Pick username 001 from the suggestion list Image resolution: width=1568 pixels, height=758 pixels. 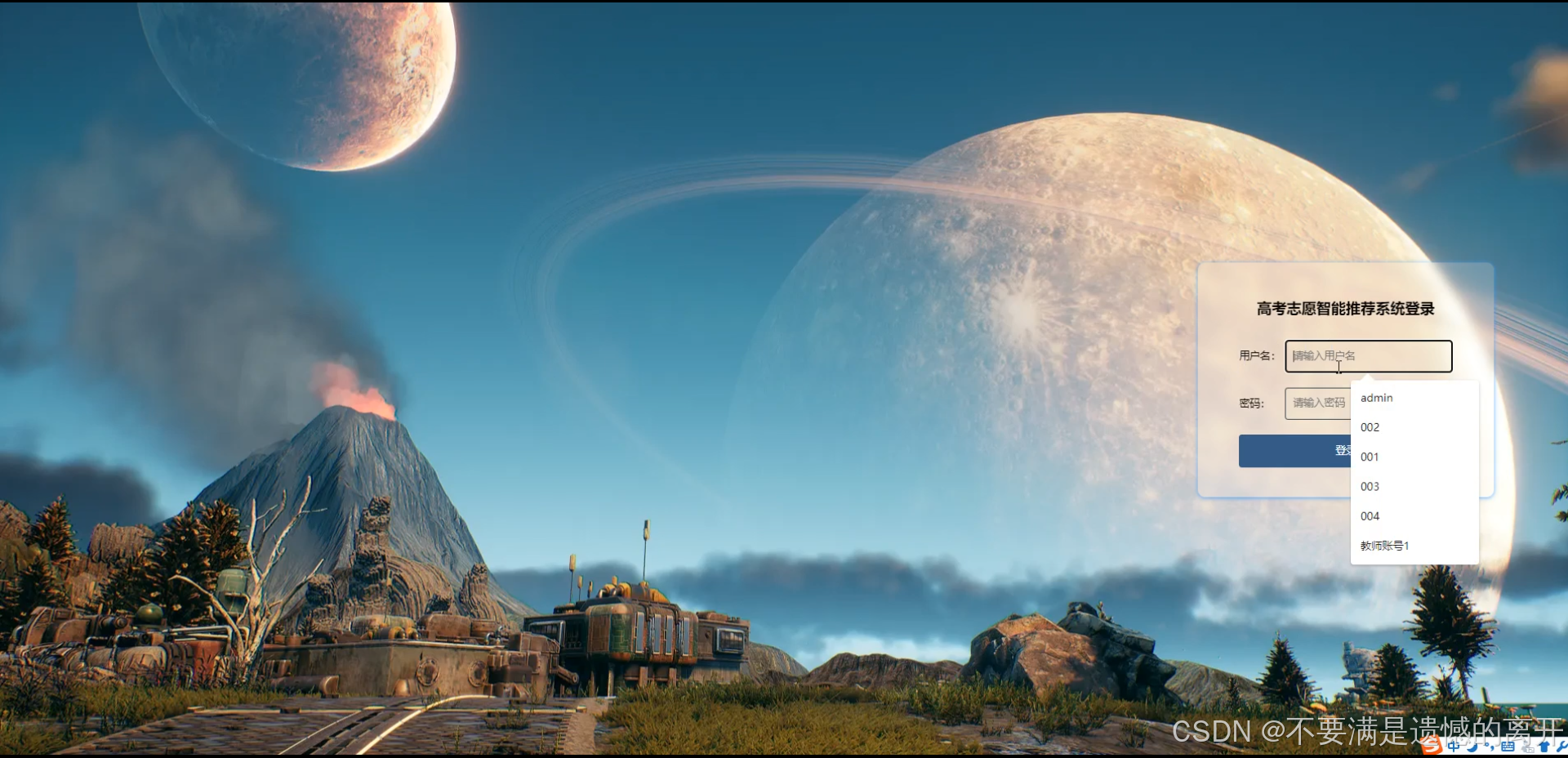click(x=1370, y=457)
